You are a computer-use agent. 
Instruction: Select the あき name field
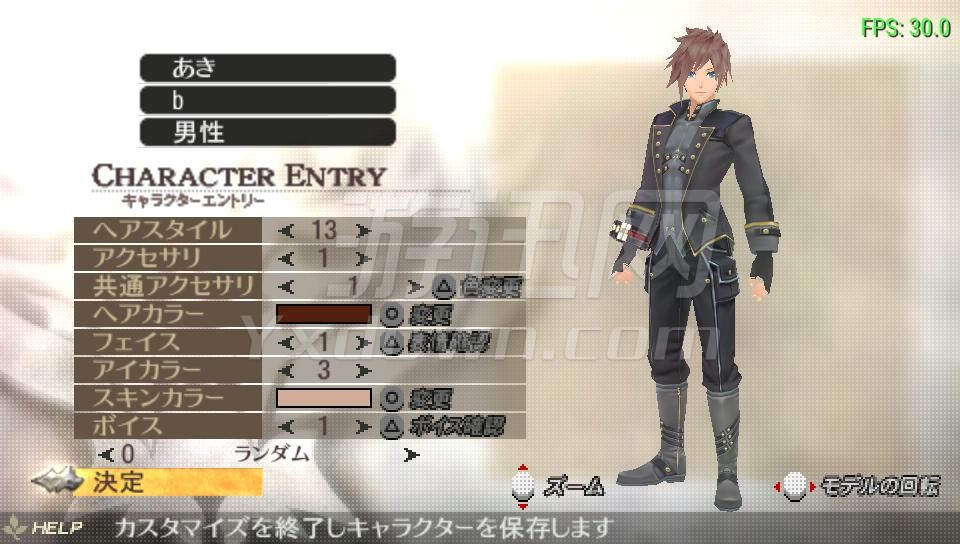267,68
